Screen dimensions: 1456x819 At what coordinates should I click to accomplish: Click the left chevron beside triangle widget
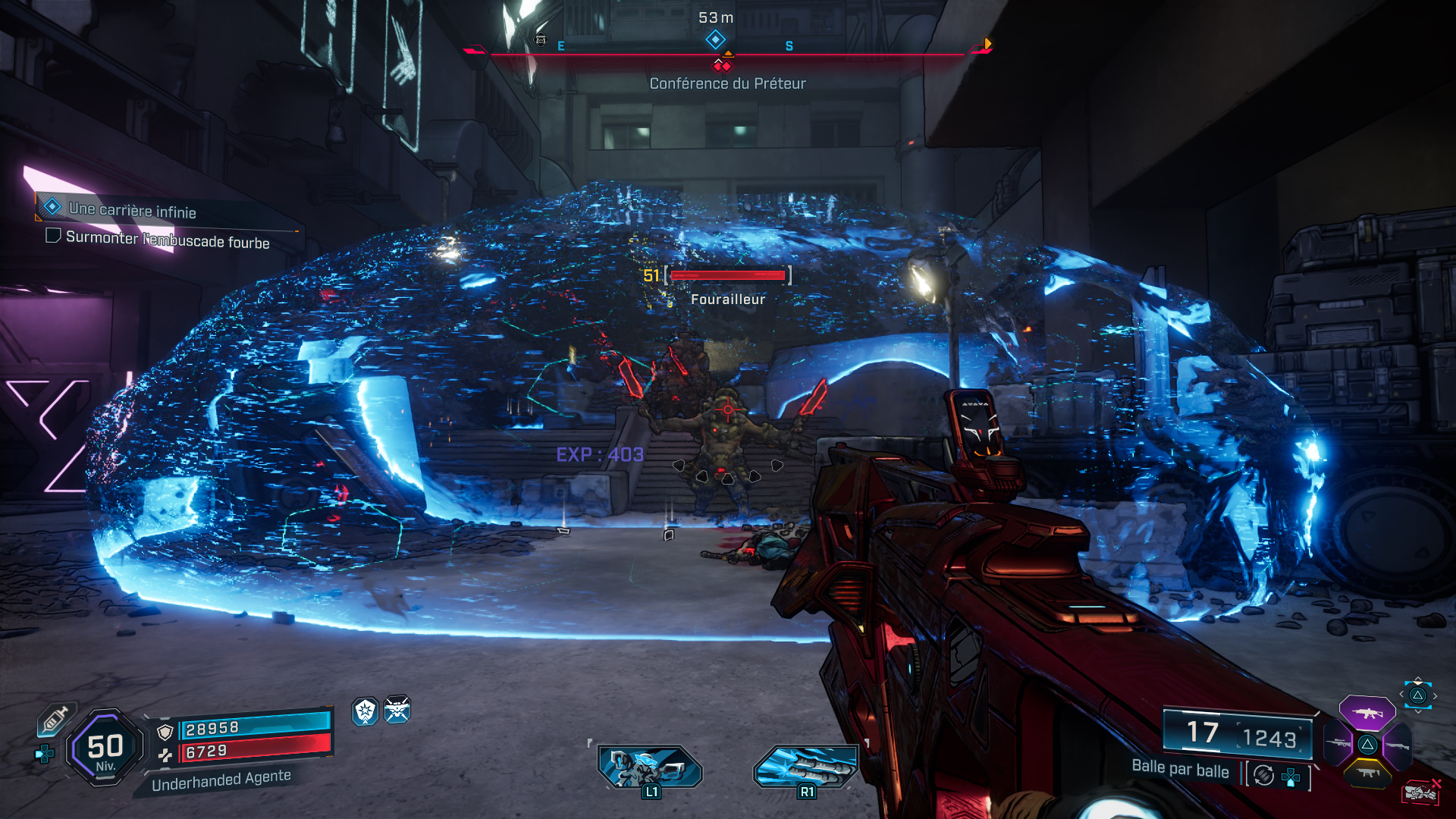1402,695
